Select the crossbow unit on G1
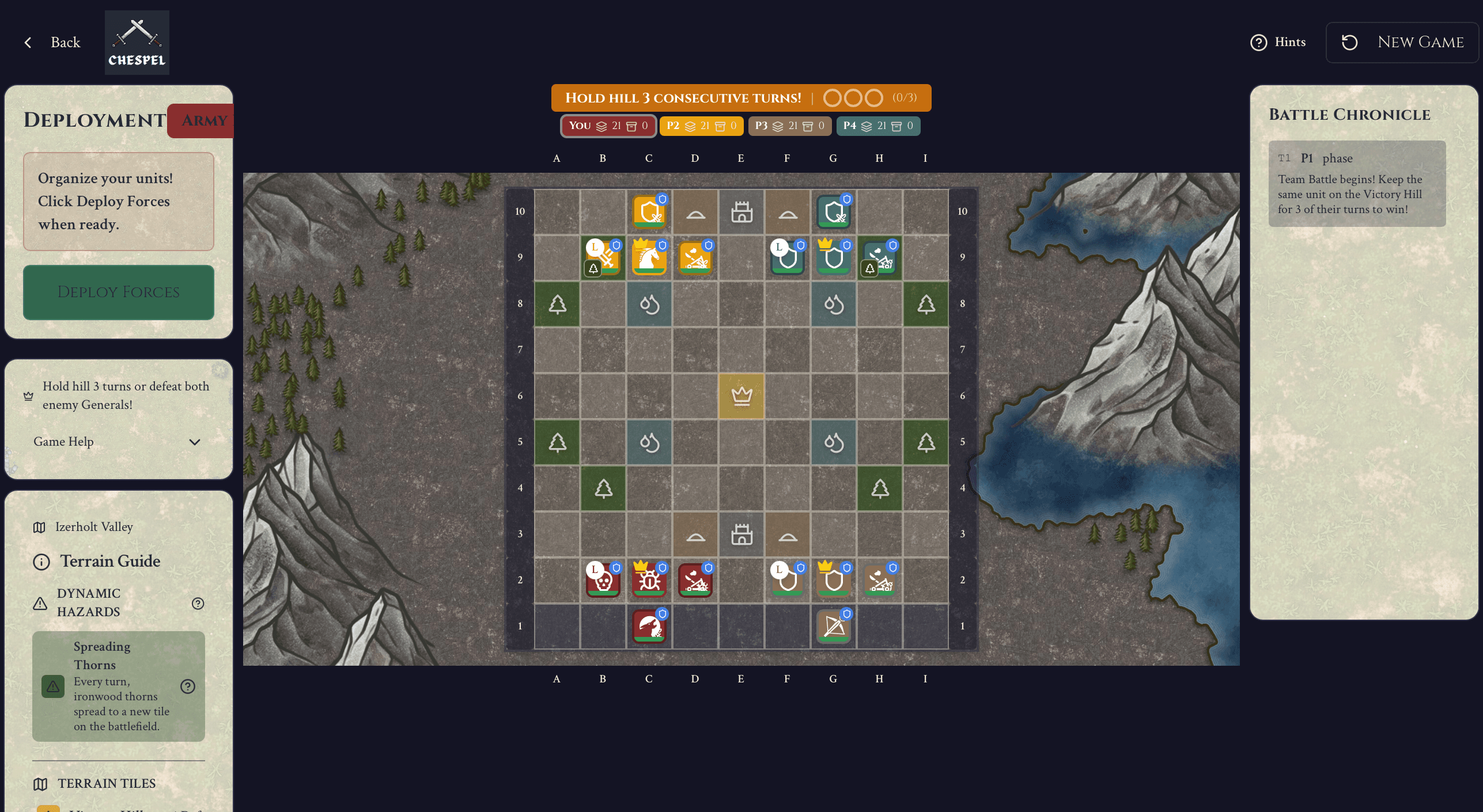Screen dimensions: 1483x812 (834, 628)
